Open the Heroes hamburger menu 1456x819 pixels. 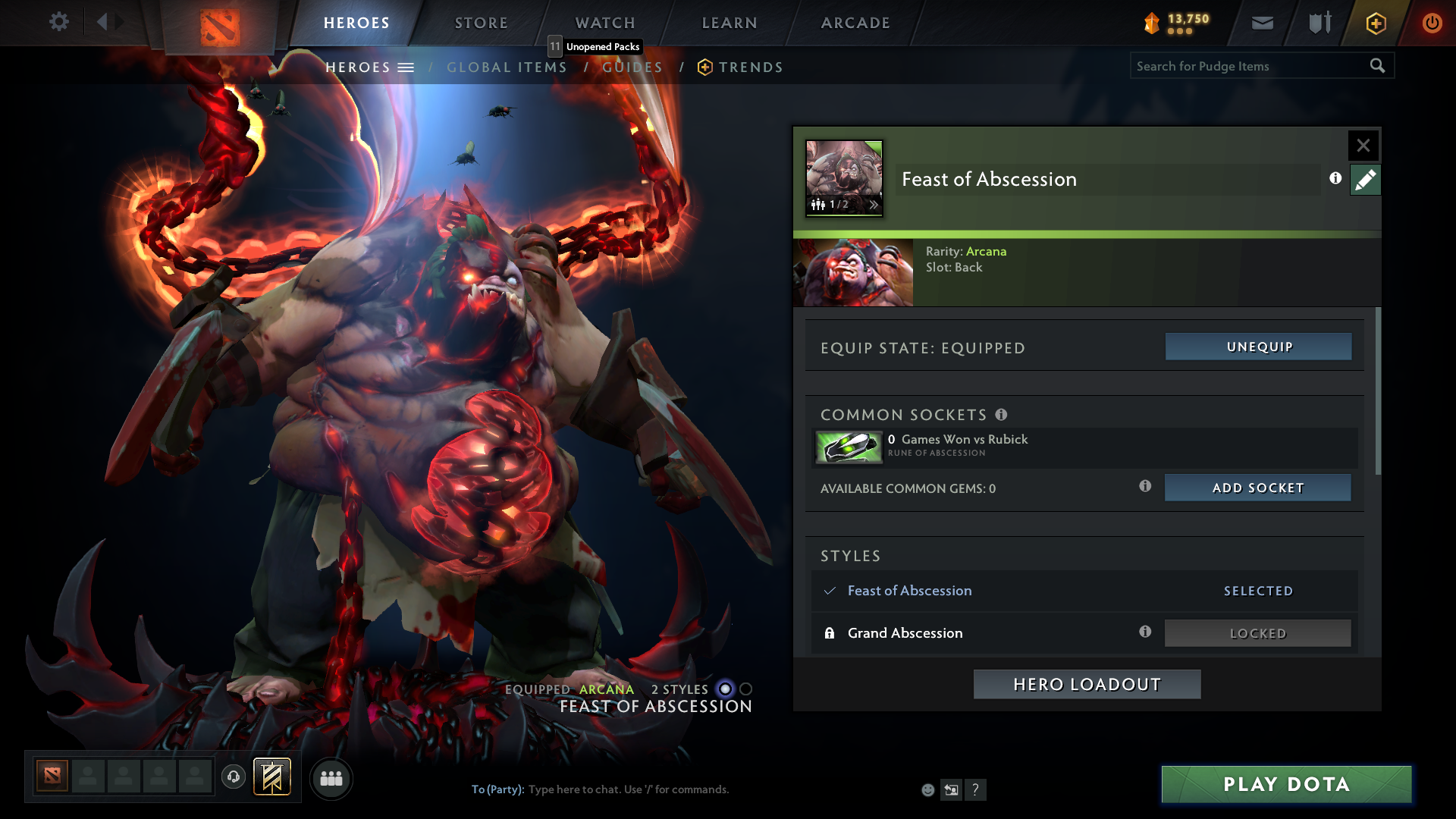406,67
